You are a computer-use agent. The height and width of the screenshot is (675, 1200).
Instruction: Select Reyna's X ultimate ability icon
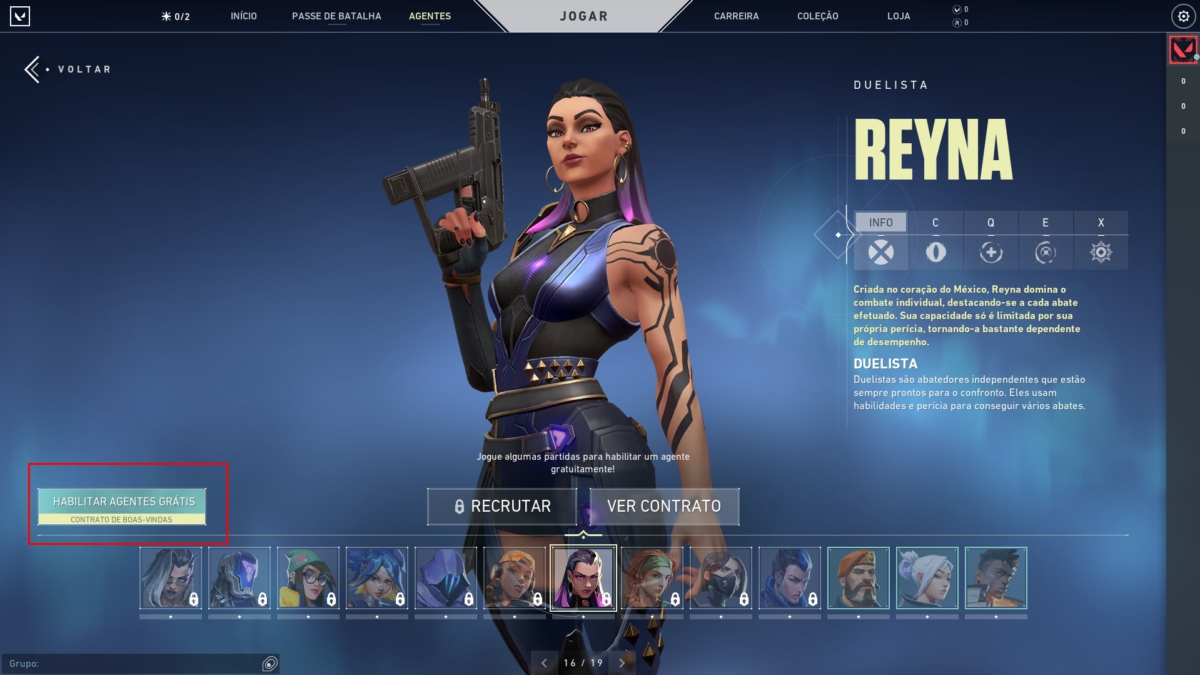click(x=1101, y=252)
